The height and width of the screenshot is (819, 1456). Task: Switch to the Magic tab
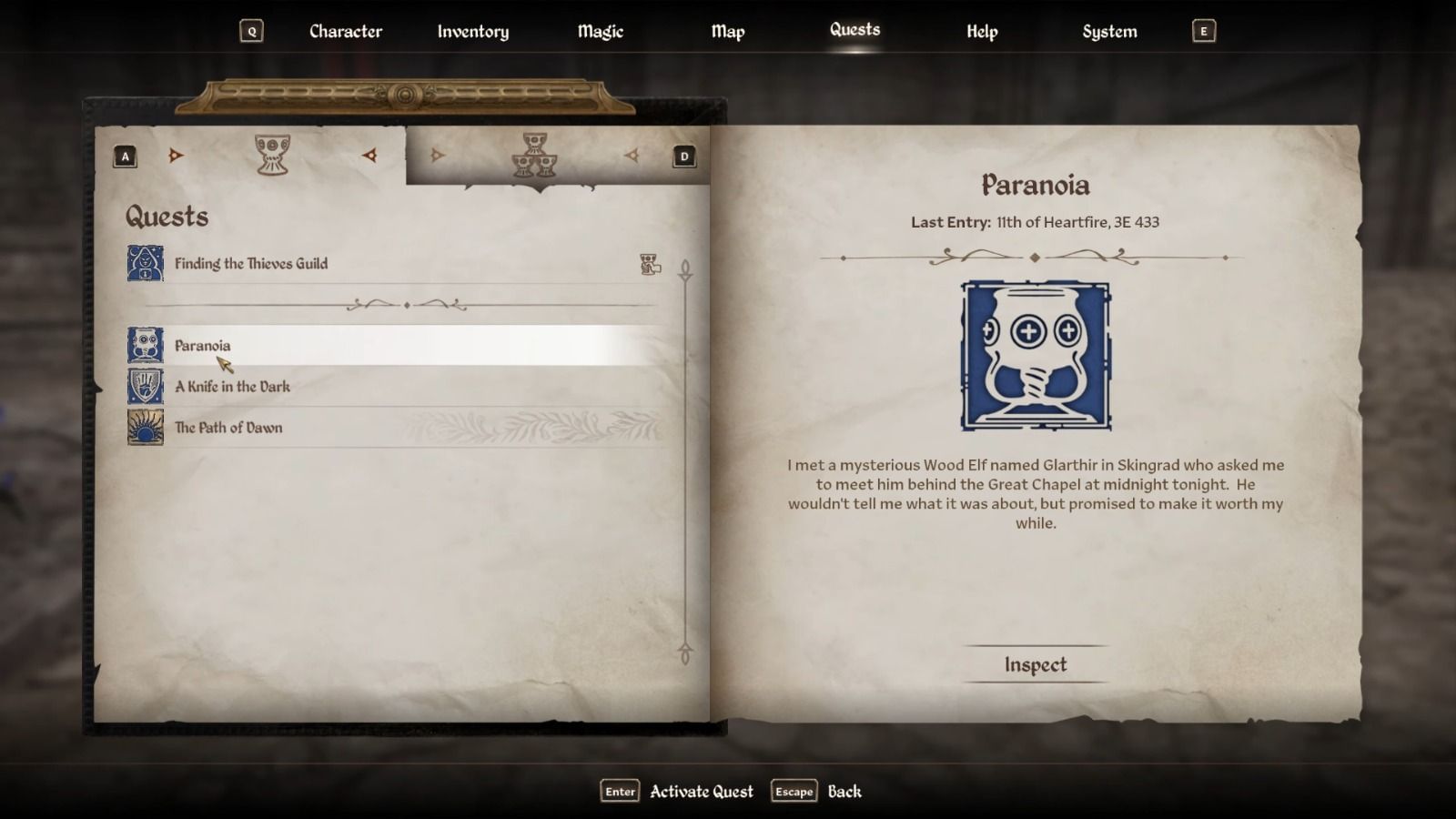pyautogui.click(x=600, y=31)
